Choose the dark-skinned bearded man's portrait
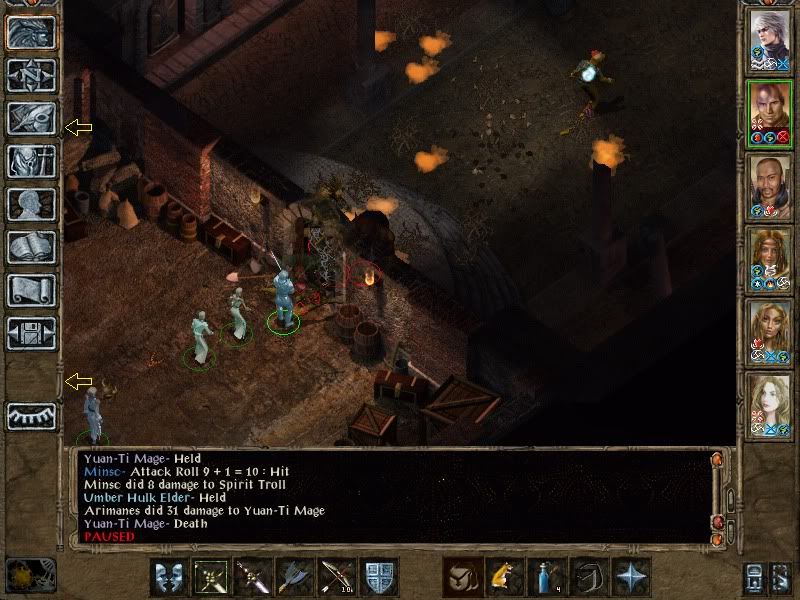800x600 pixels. pos(769,188)
